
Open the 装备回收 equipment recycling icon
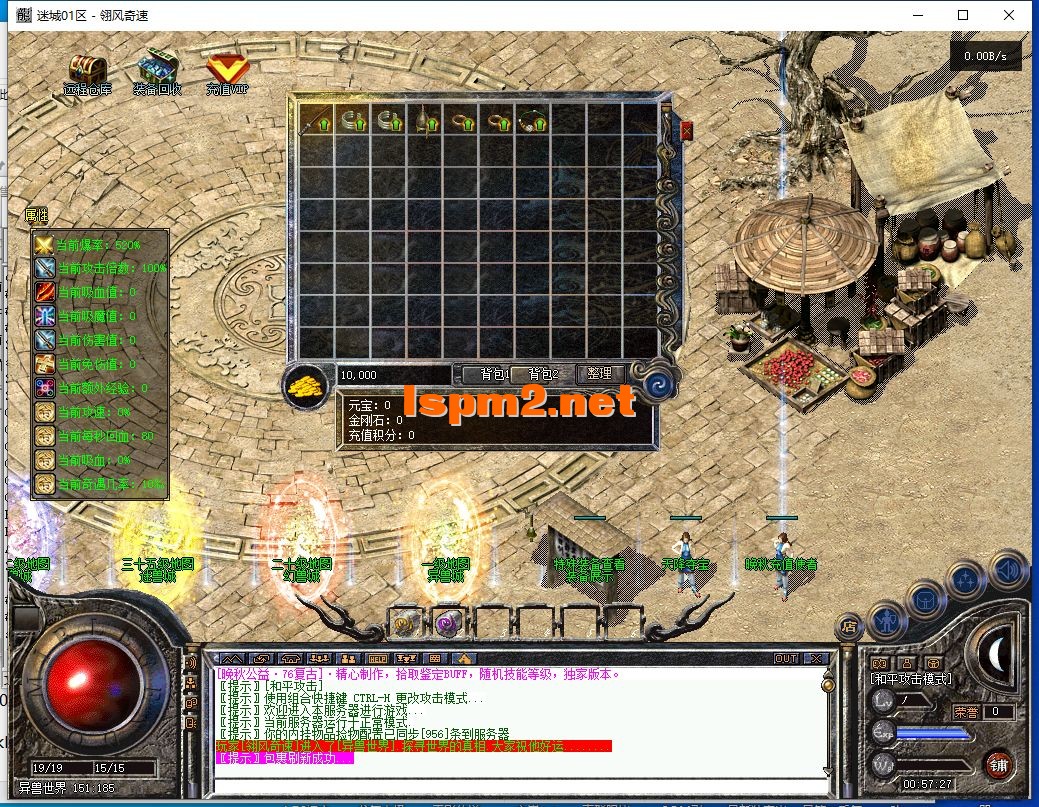157,70
